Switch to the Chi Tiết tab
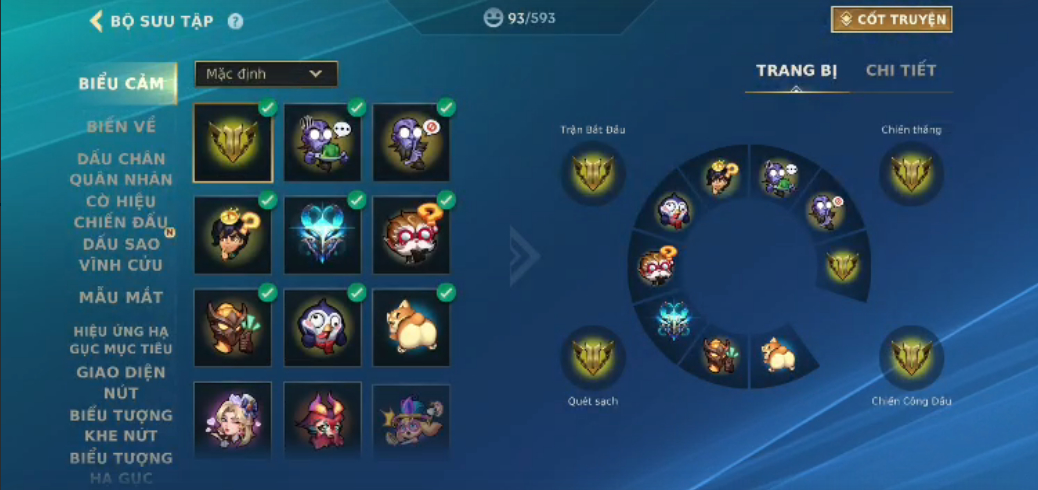This screenshot has width=1038, height=490. pyautogui.click(x=900, y=71)
